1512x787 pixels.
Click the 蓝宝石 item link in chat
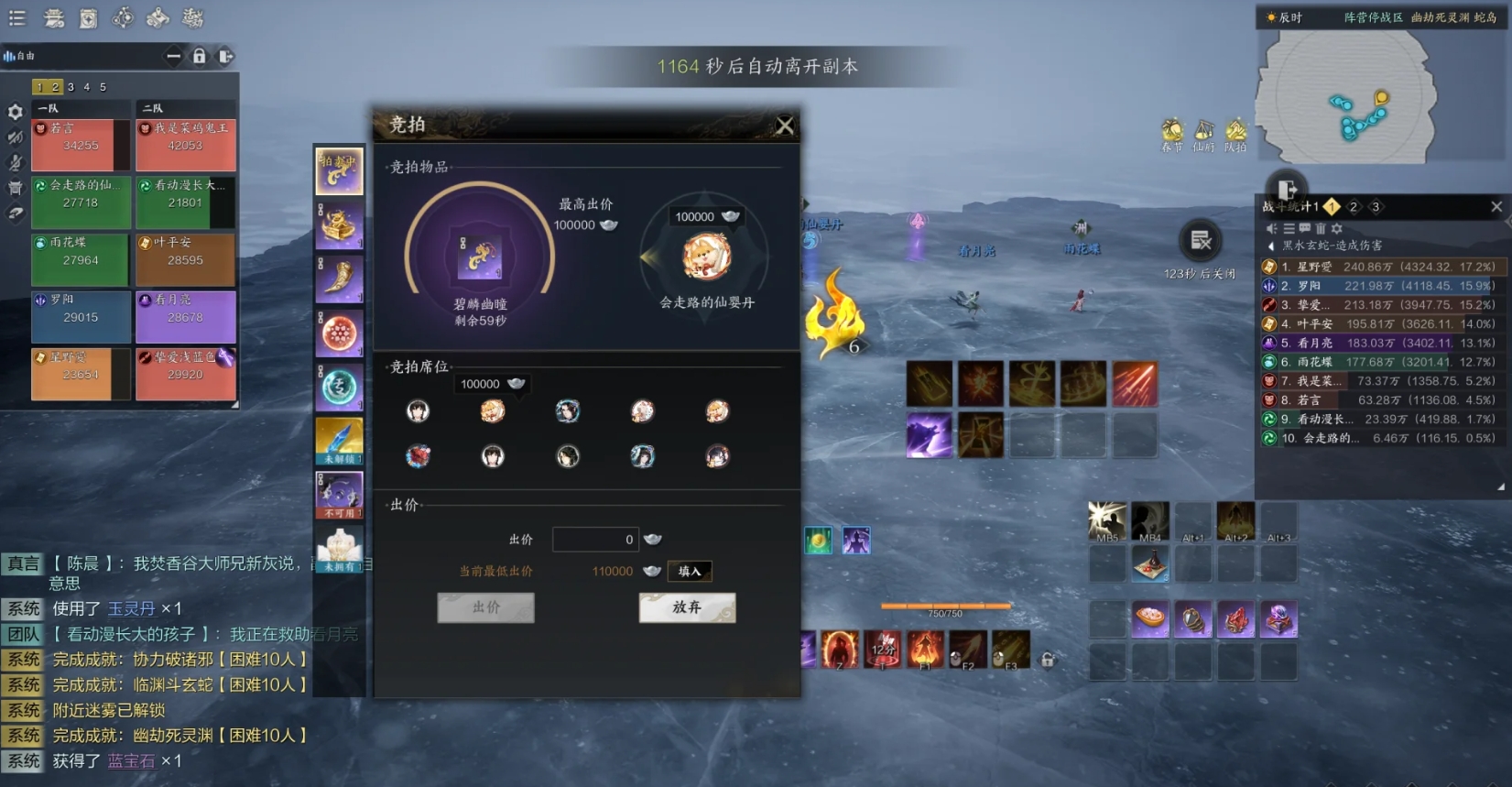click(x=131, y=760)
